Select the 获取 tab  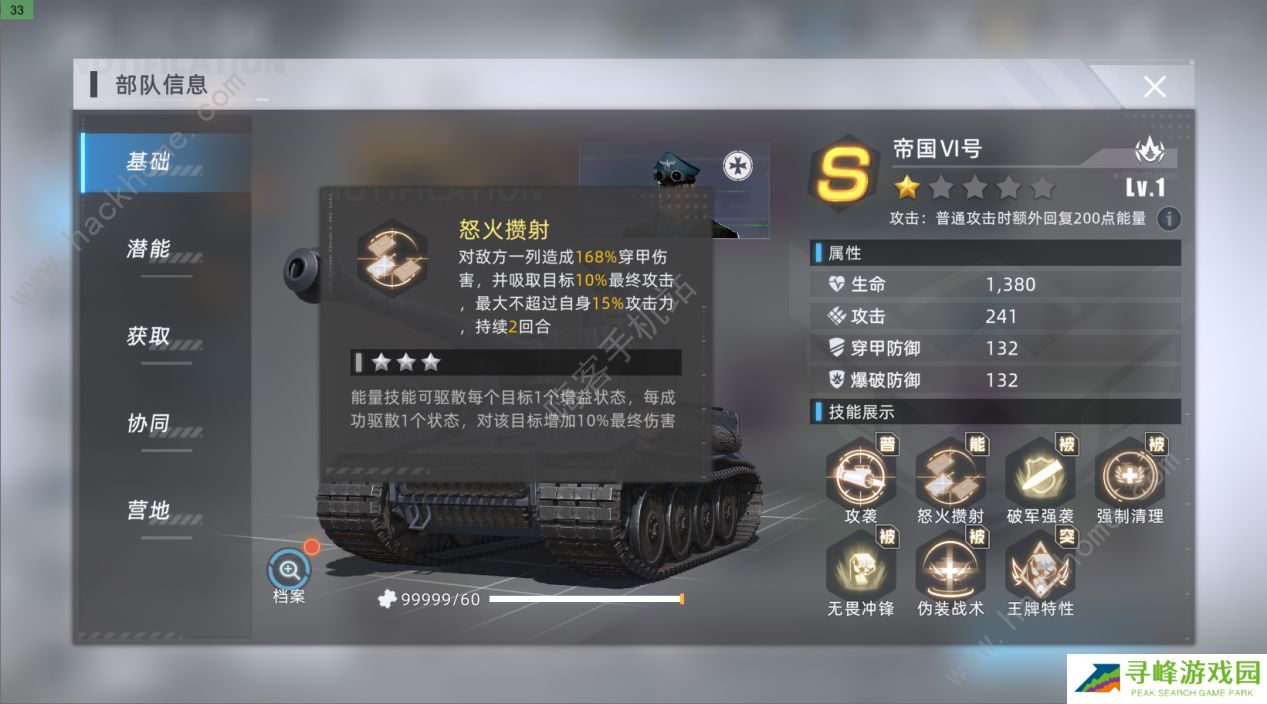pos(149,337)
